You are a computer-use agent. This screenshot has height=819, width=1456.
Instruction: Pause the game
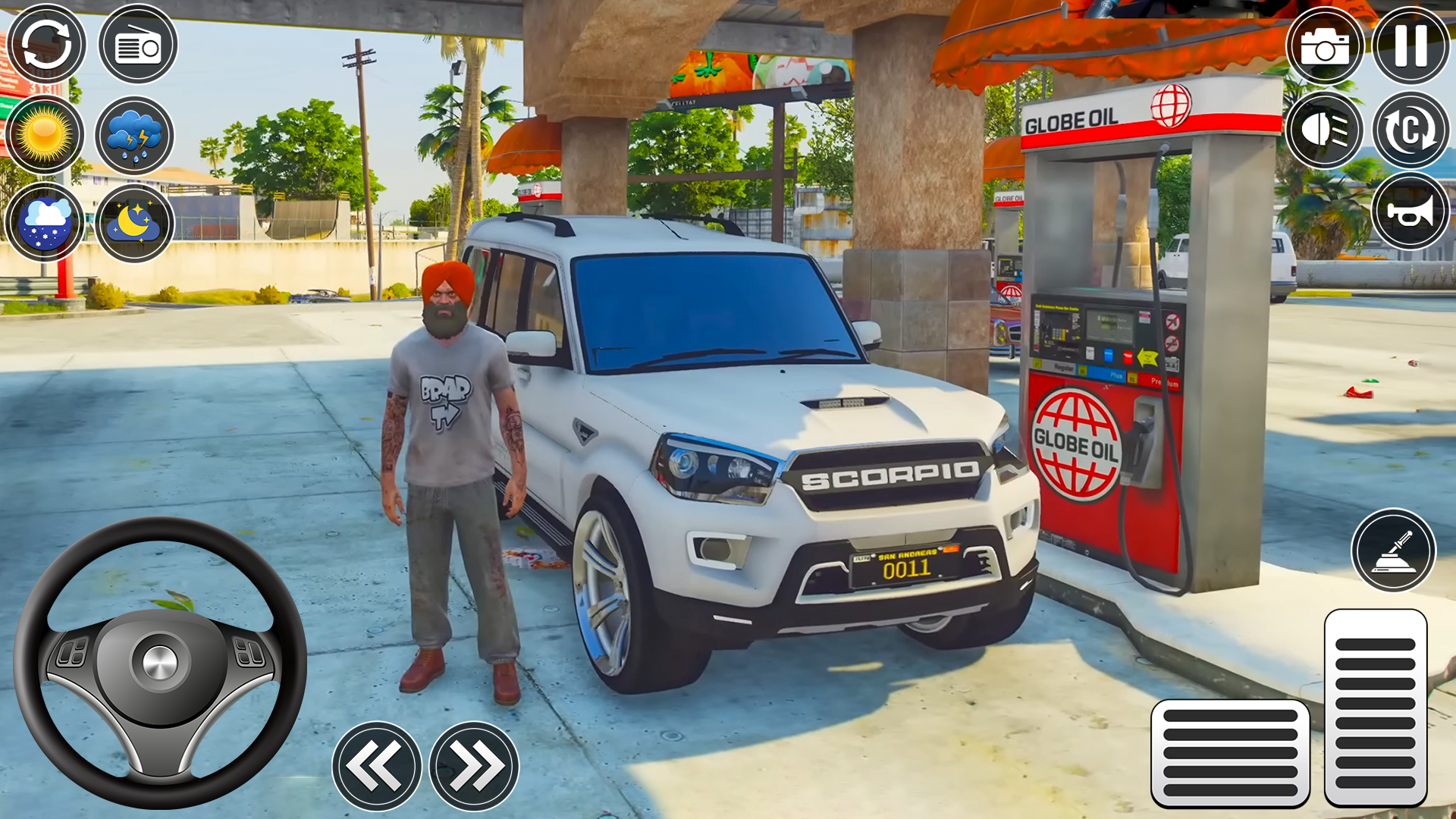[1410, 45]
